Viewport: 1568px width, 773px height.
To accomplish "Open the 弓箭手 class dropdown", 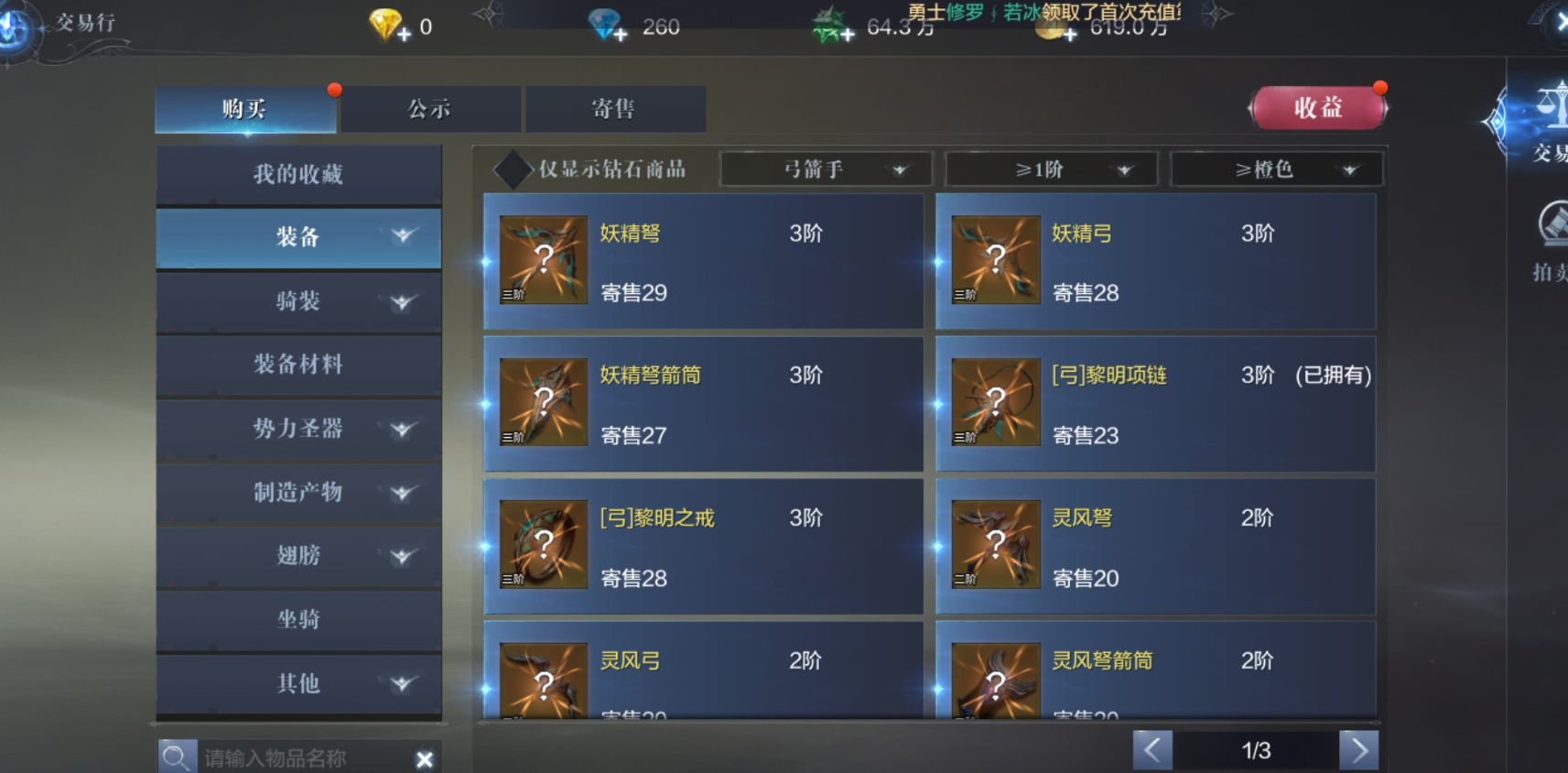I will (826, 169).
